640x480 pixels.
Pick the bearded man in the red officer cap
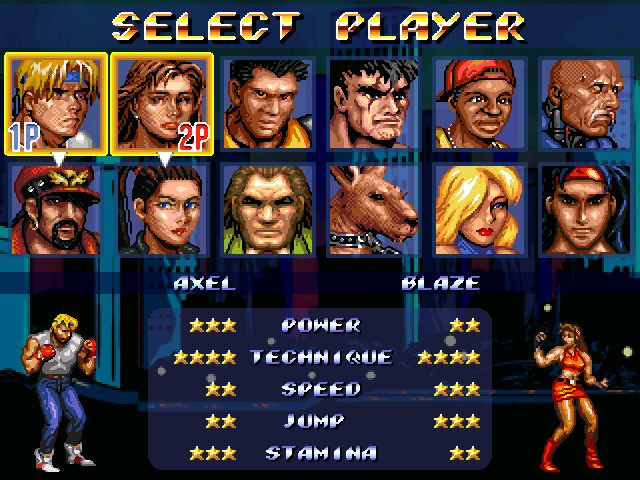click(56, 209)
